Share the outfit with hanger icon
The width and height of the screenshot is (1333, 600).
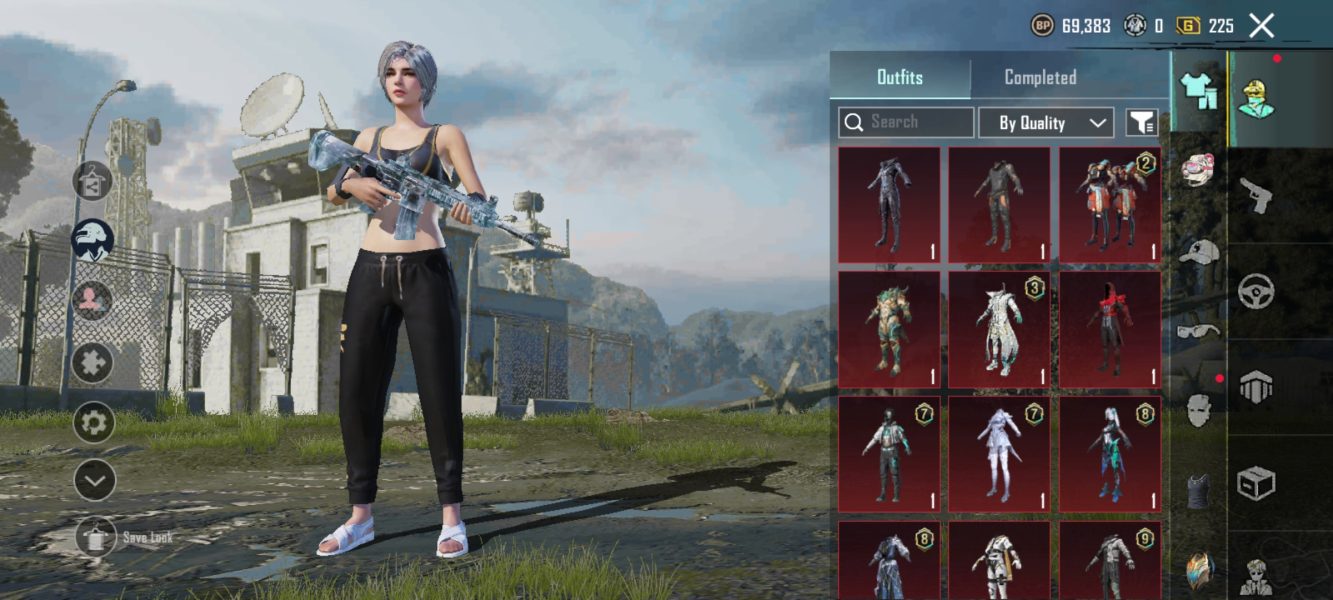click(92, 181)
